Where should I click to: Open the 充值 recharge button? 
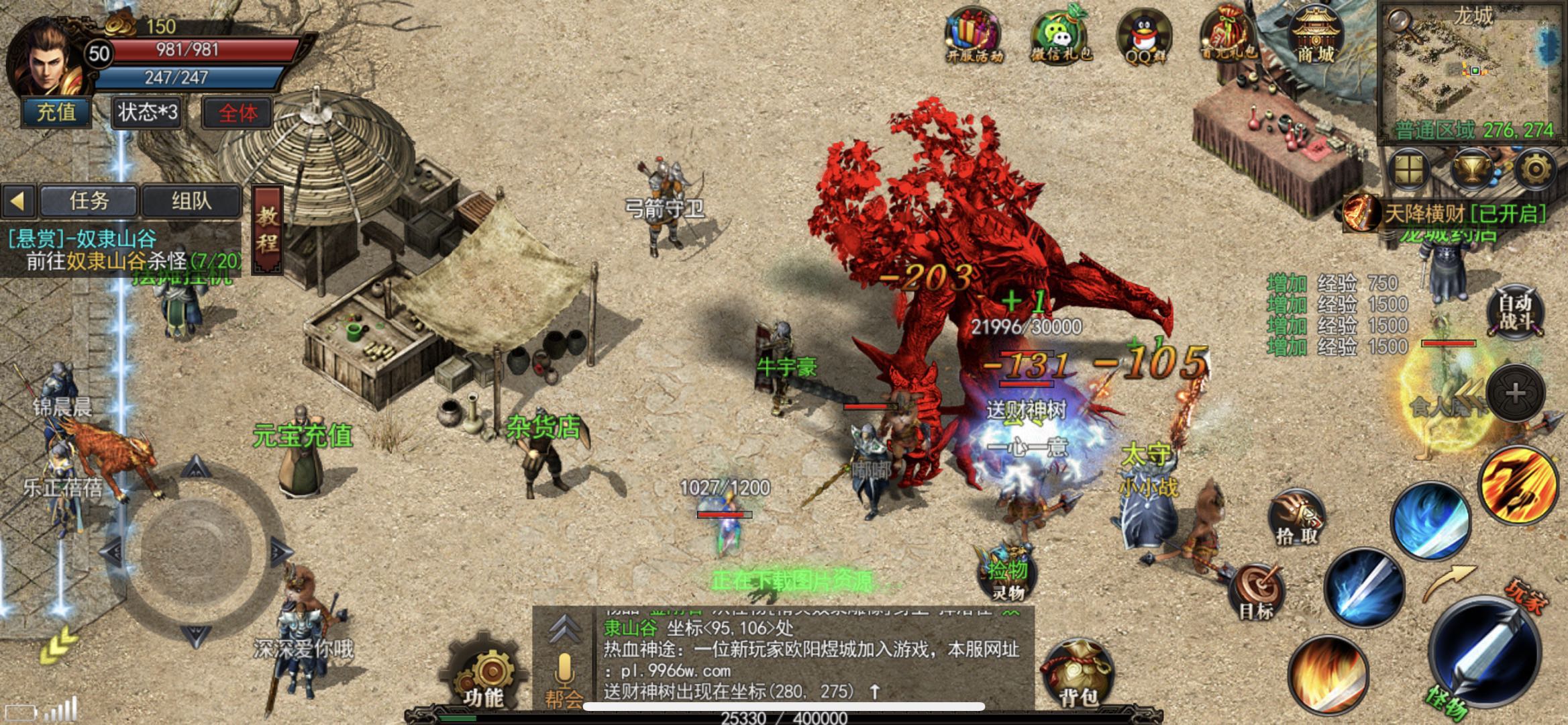coord(56,112)
